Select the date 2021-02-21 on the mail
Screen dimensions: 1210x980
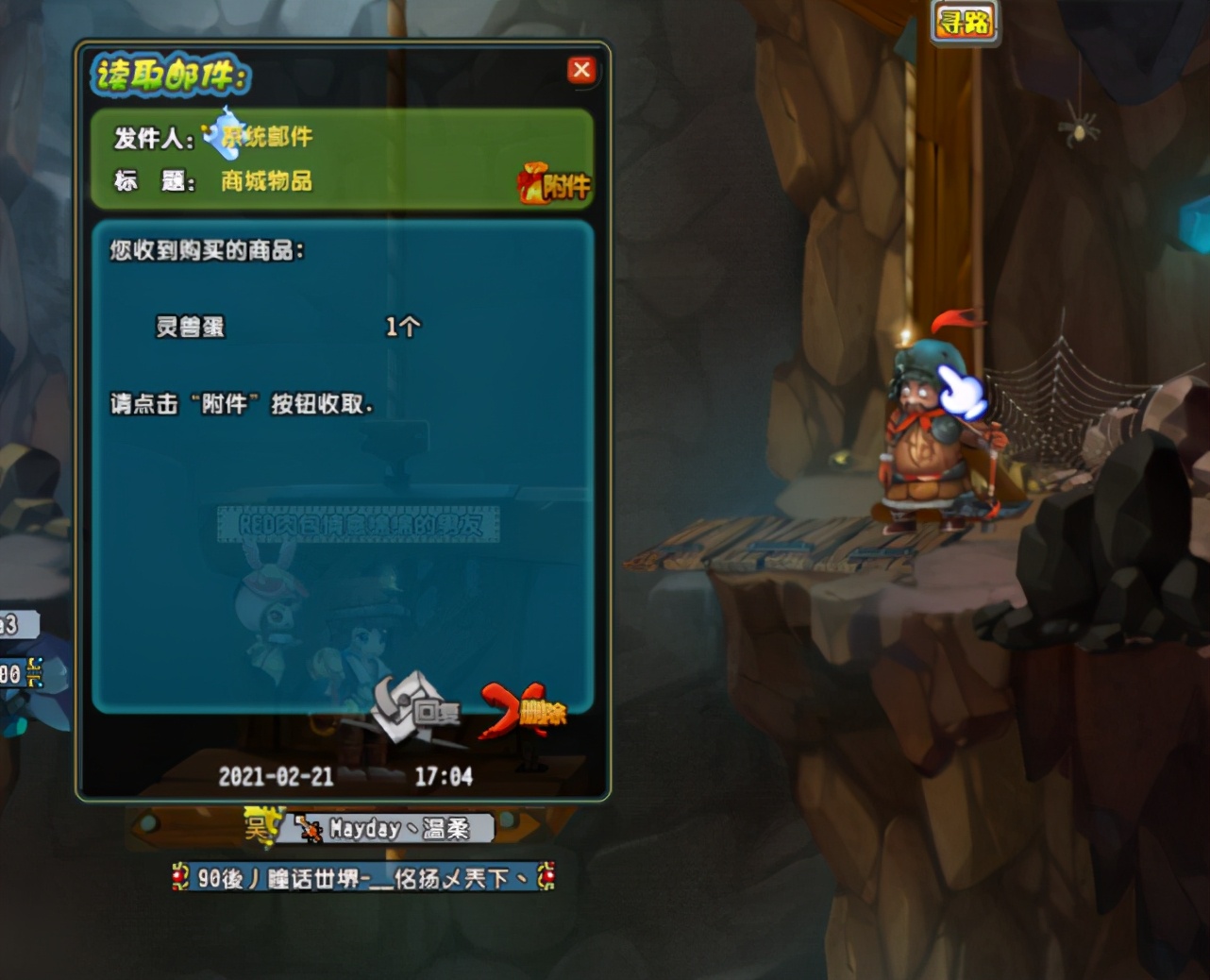tap(275, 776)
